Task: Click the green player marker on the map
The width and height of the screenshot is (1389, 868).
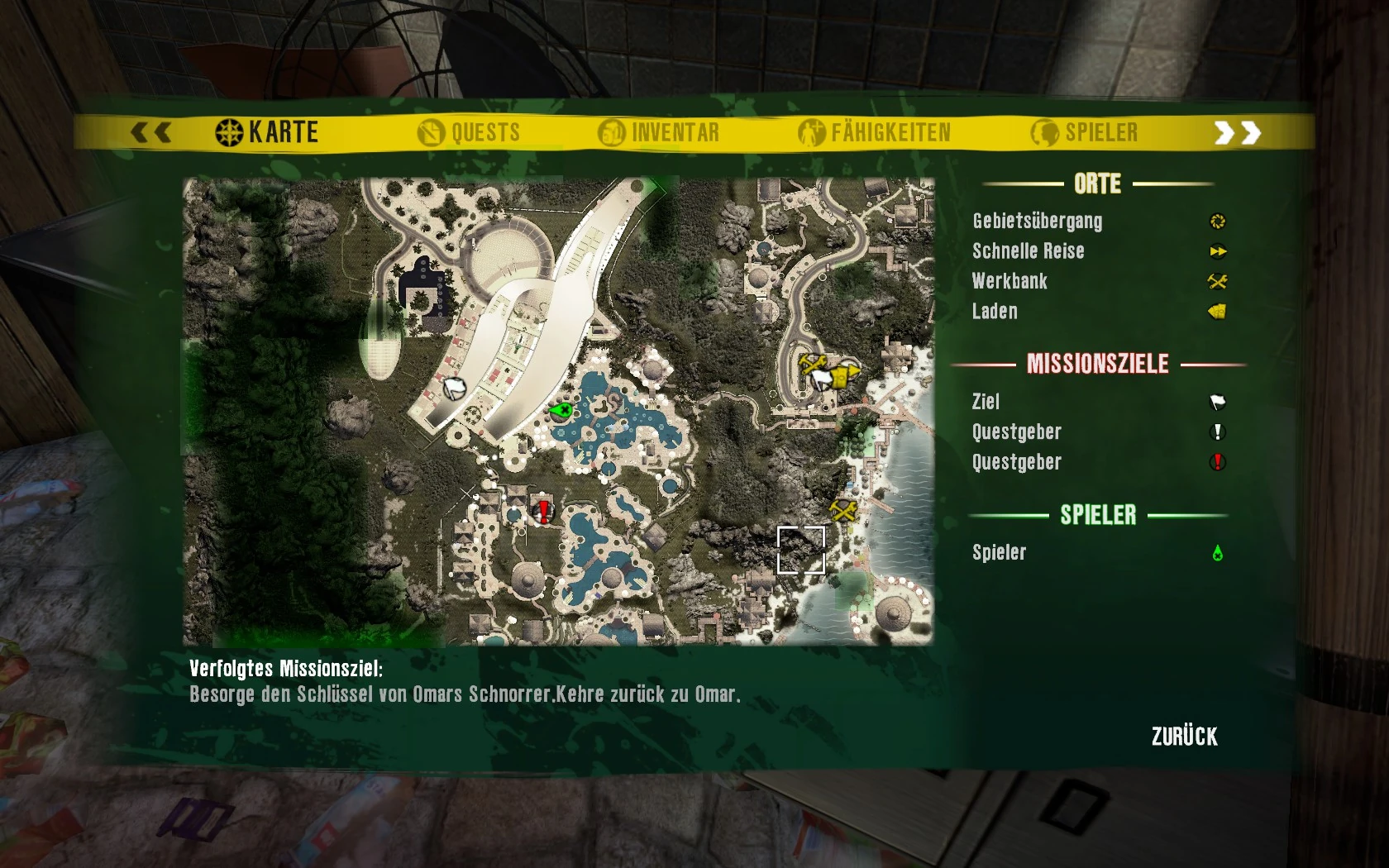Action: (x=561, y=410)
